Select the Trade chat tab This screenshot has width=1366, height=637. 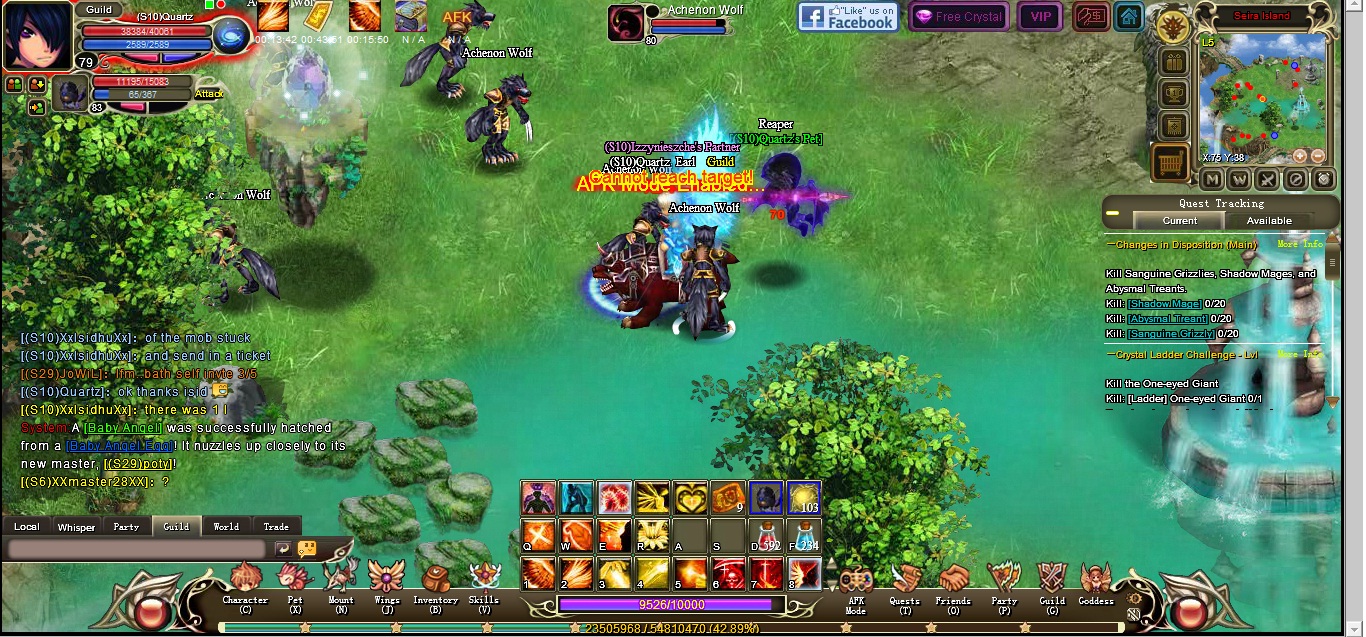[x=276, y=526]
